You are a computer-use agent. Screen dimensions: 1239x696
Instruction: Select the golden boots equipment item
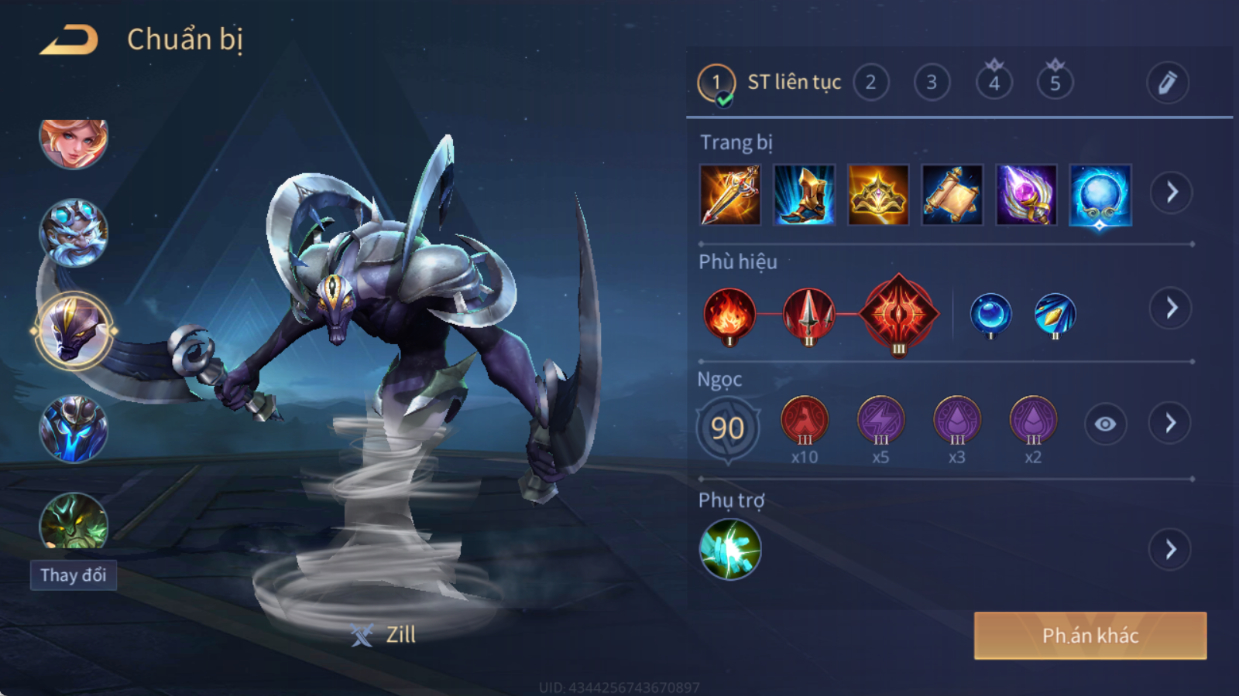pyautogui.click(x=804, y=195)
